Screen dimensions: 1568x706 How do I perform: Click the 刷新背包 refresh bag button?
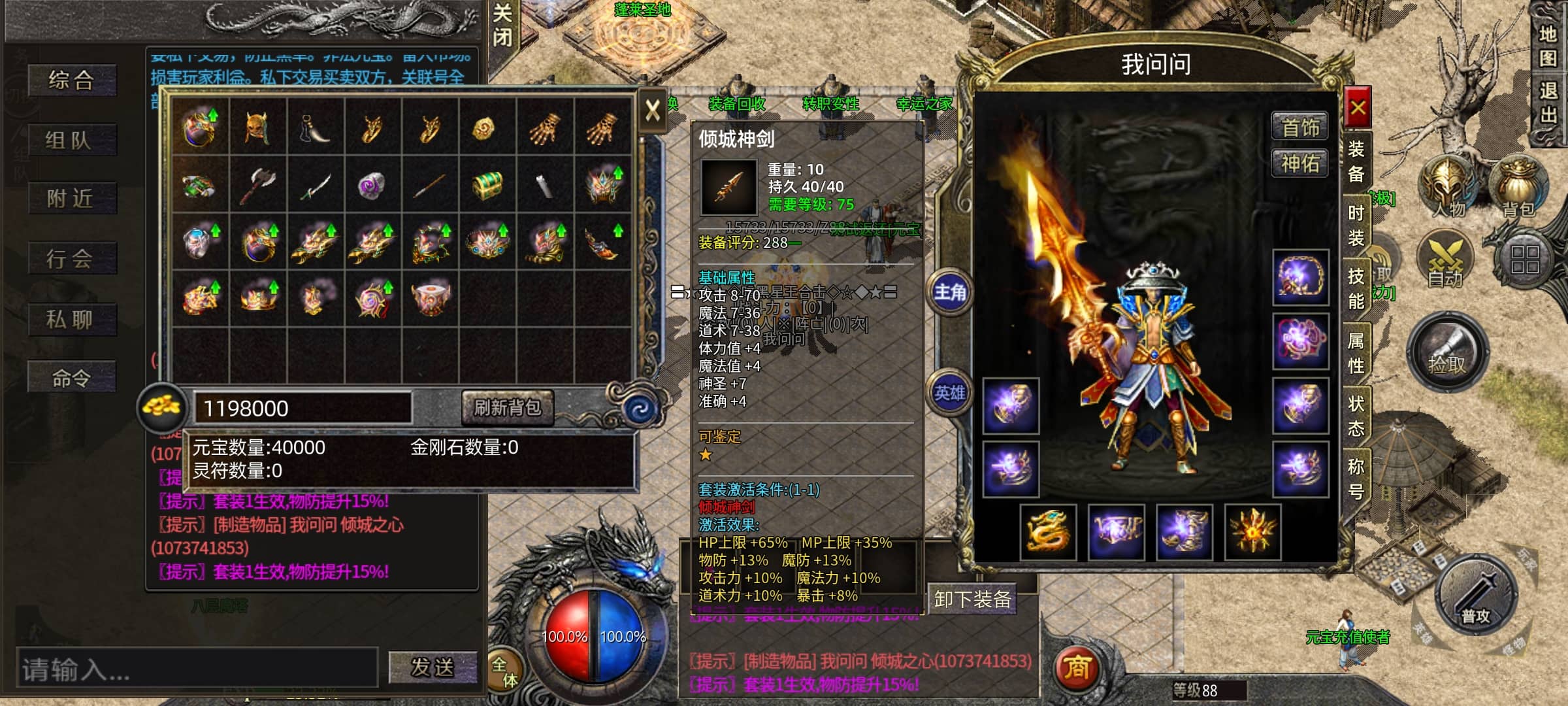tap(508, 408)
